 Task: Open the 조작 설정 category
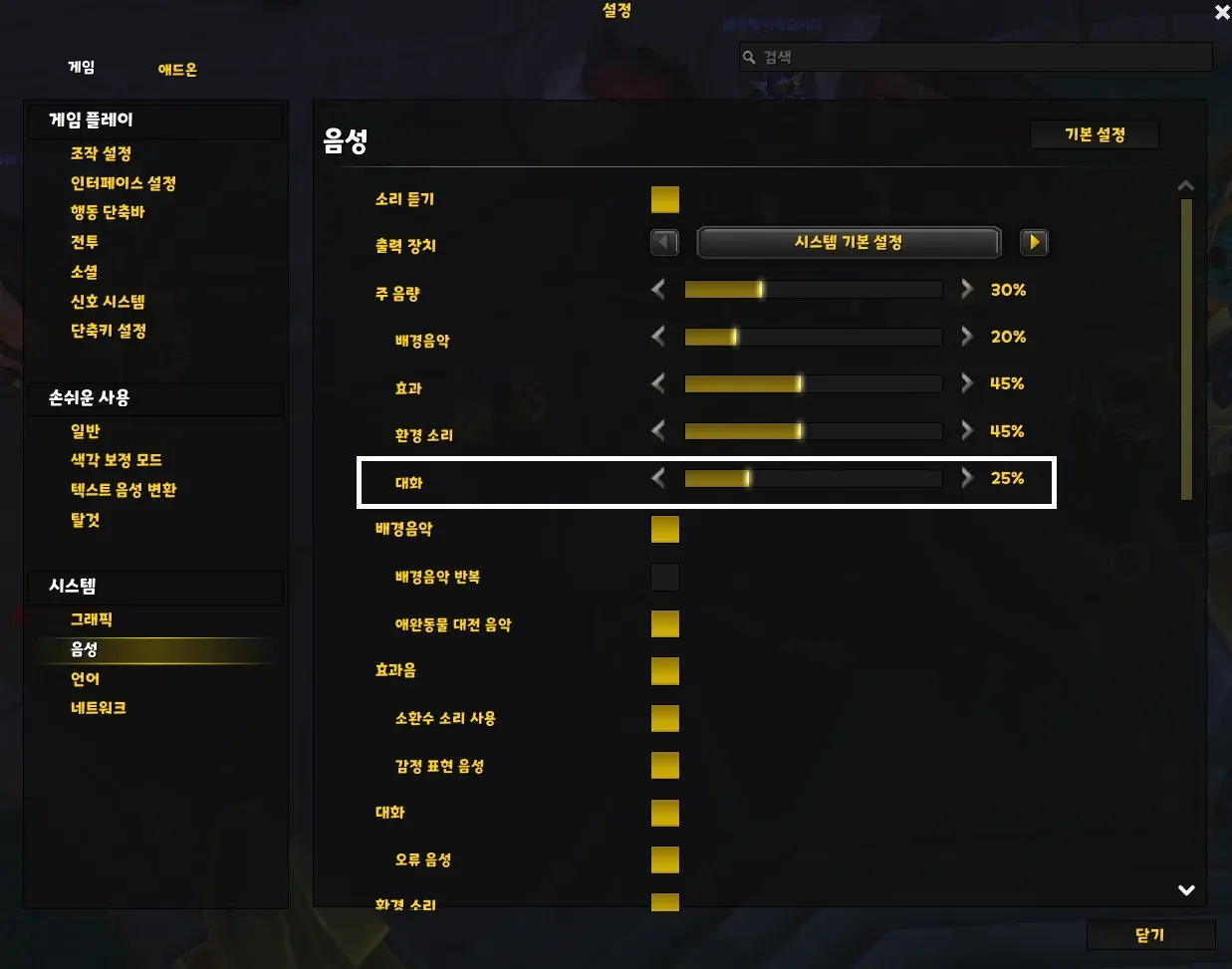click(101, 153)
